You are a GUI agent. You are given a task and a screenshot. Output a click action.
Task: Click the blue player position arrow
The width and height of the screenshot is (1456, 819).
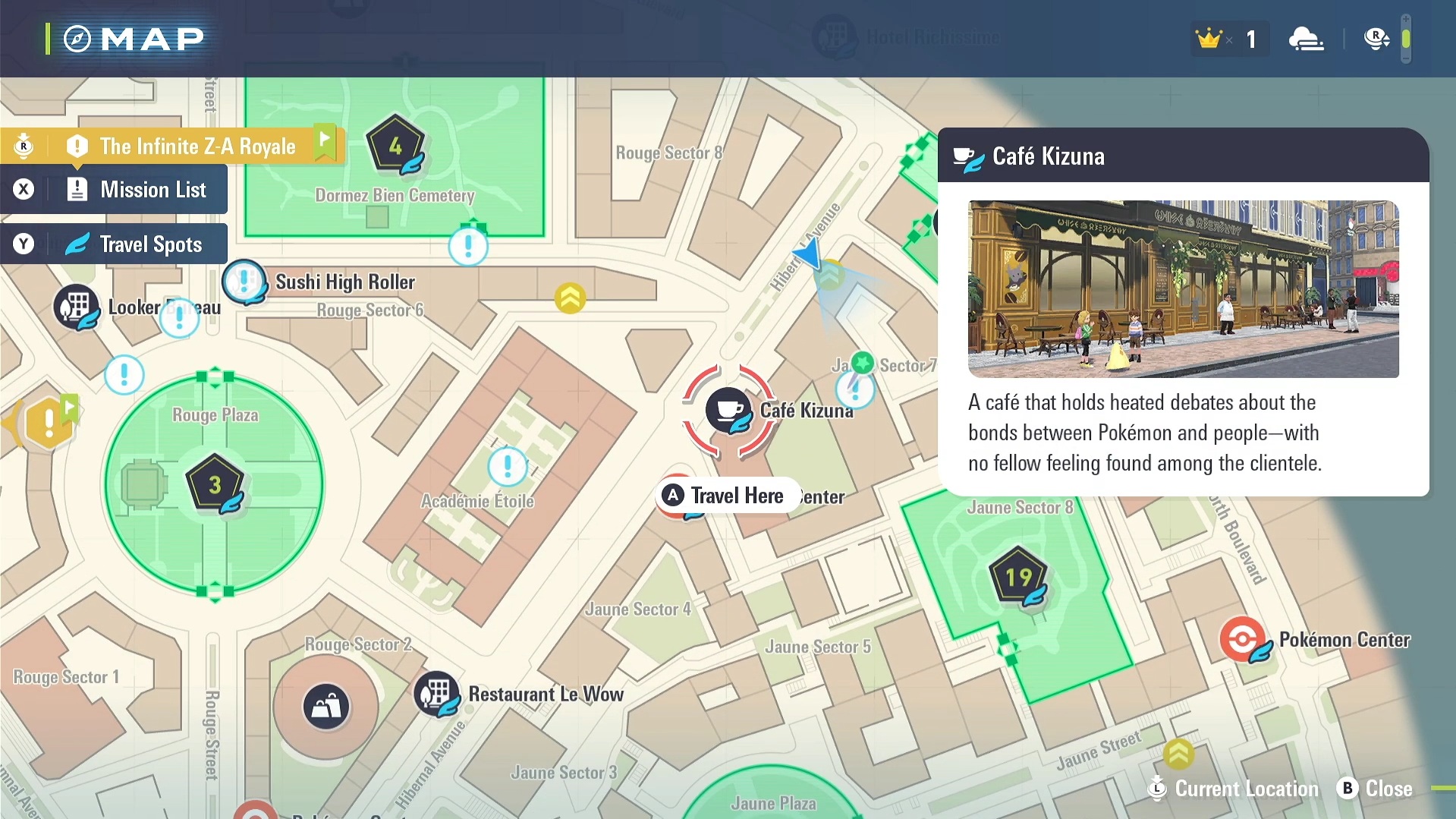click(x=810, y=254)
